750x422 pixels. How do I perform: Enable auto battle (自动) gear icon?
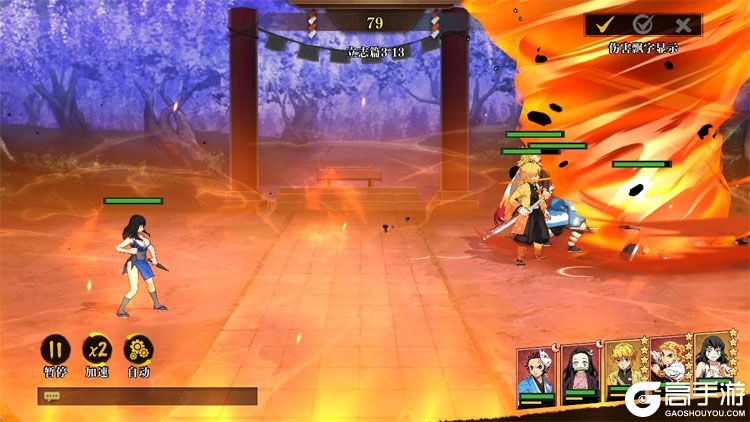point(138,349)
